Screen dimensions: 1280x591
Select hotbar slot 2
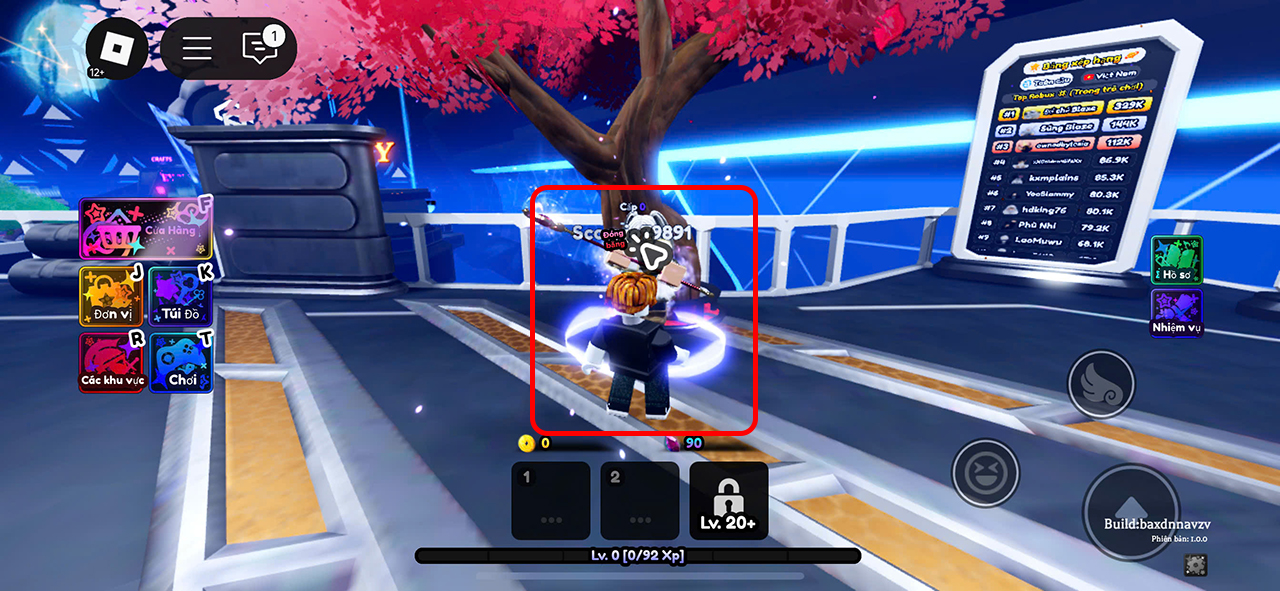tap(639, 500)
